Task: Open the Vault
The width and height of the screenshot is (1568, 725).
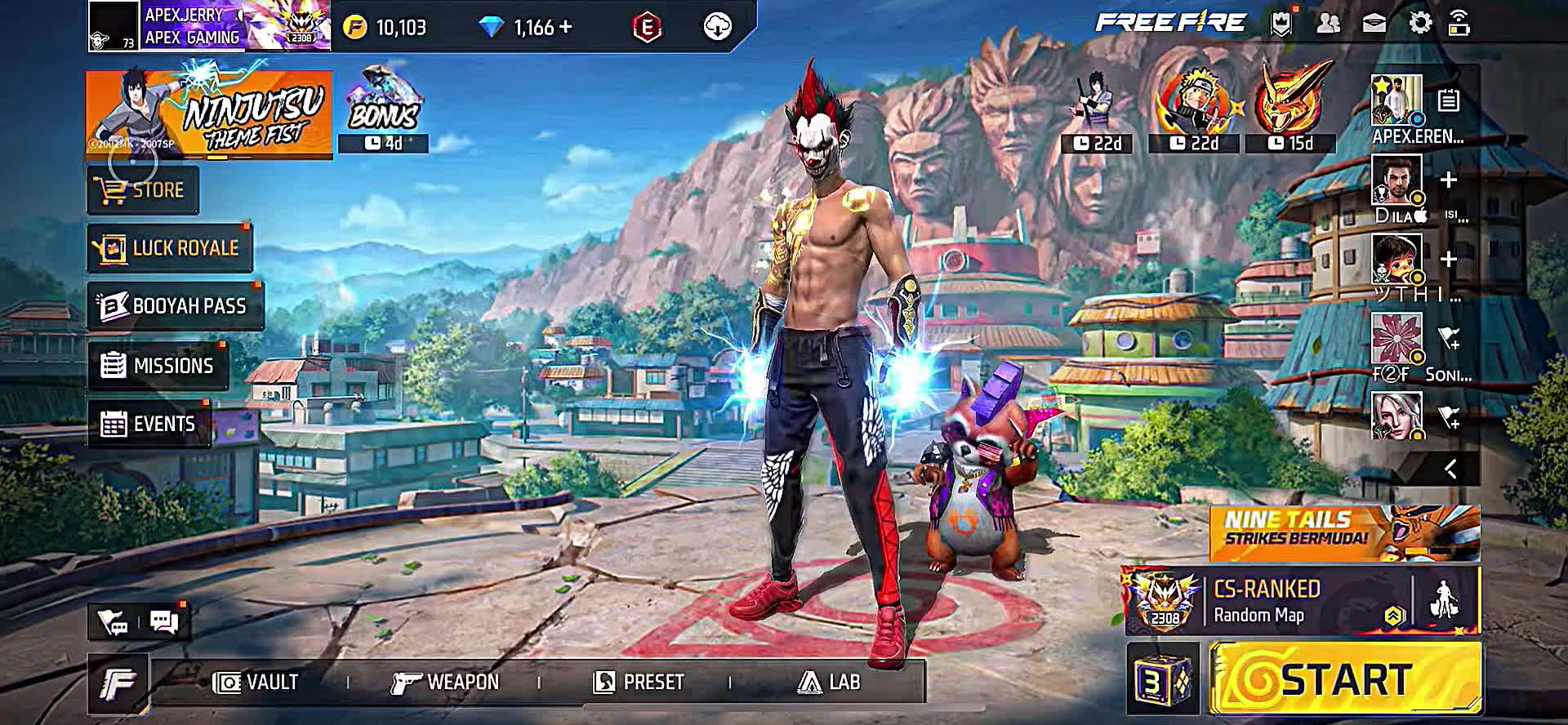Action: pyautogui.click(x=256, y=682)
